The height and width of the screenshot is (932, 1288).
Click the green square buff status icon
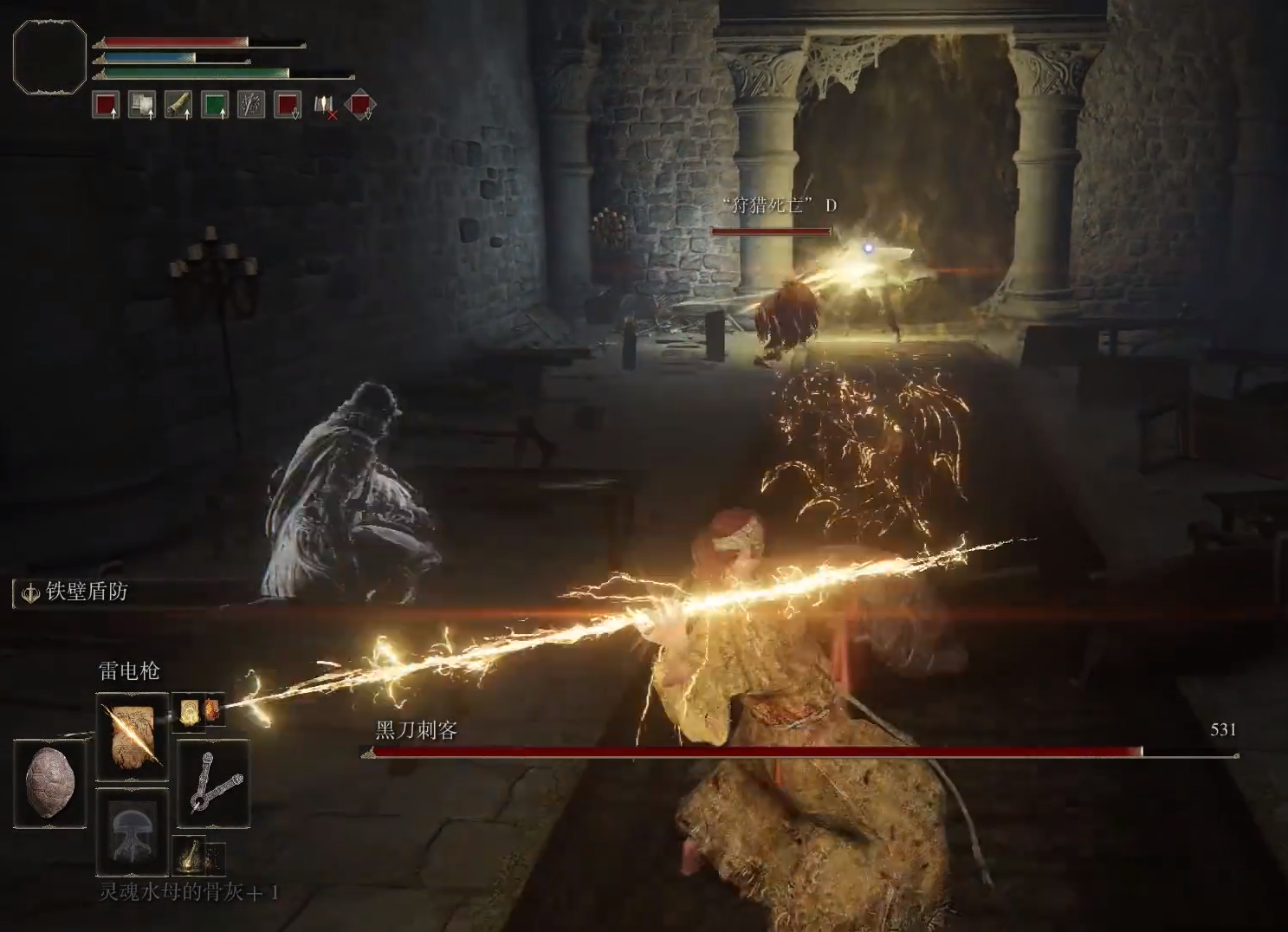[215, 105]
